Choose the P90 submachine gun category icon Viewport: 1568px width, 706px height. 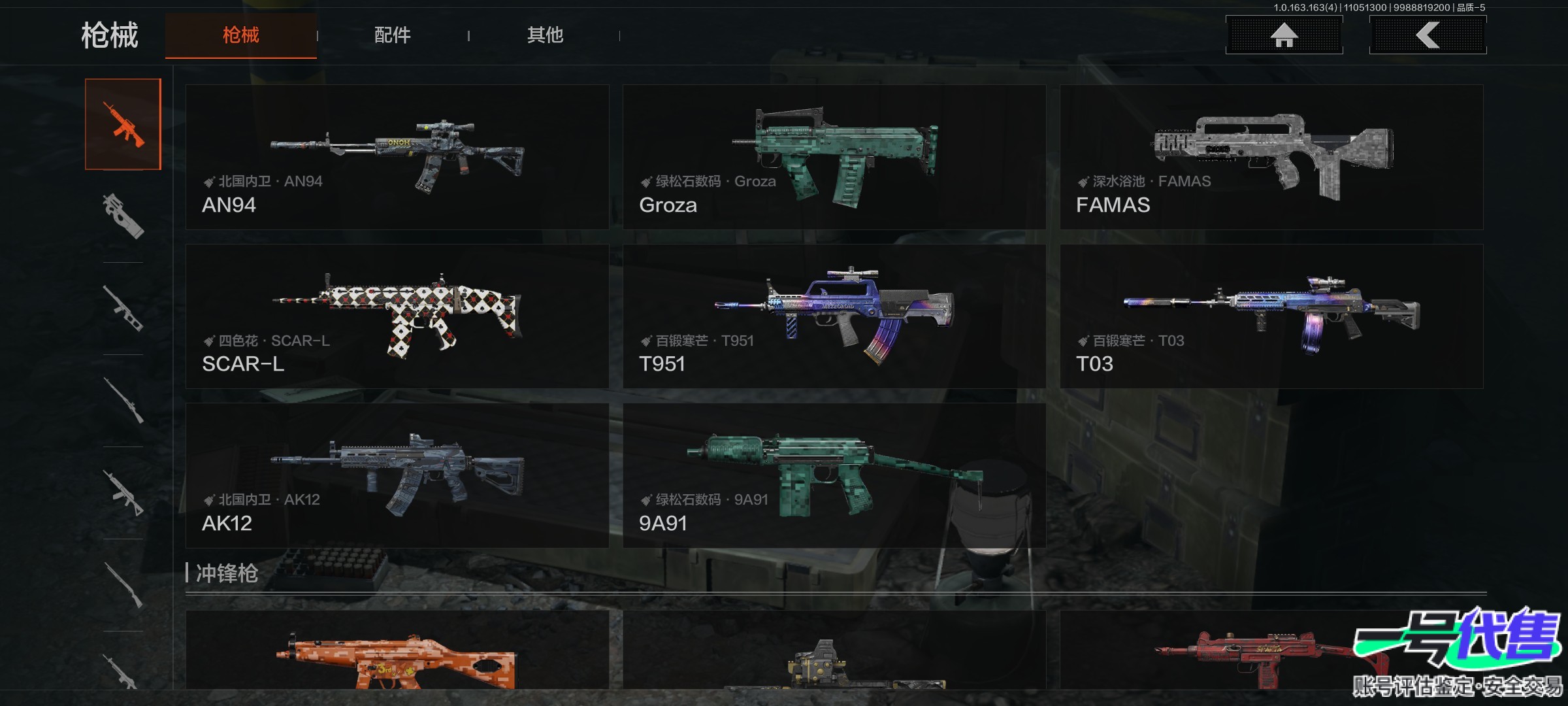[123, 216]
